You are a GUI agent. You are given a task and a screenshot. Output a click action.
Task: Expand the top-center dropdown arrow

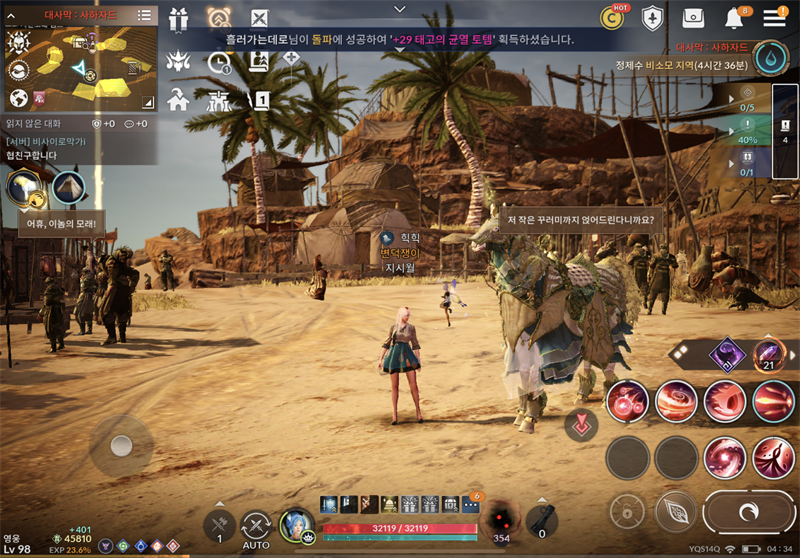[x=400, y=8]
